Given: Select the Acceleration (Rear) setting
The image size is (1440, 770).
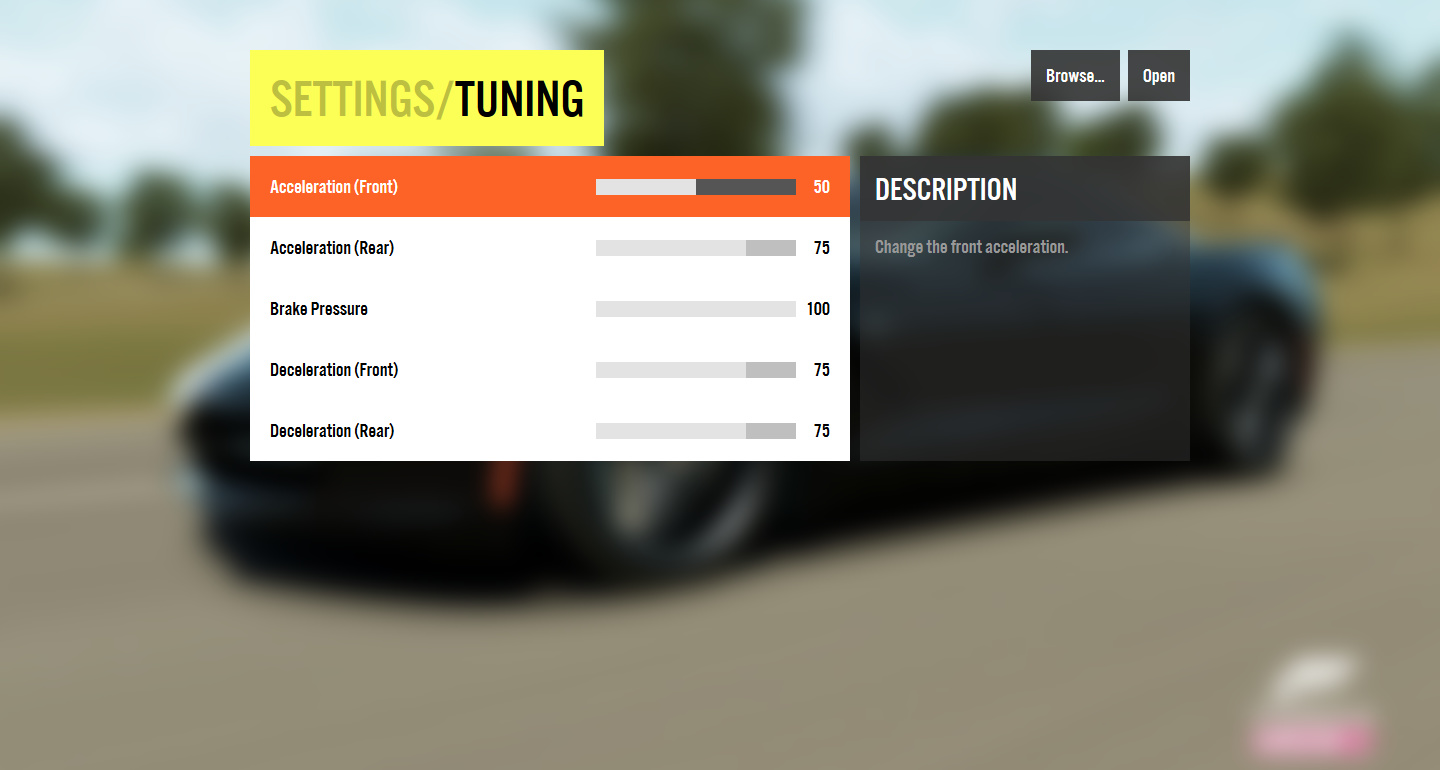Looking at the screenshot, I should tap(332, 248).
